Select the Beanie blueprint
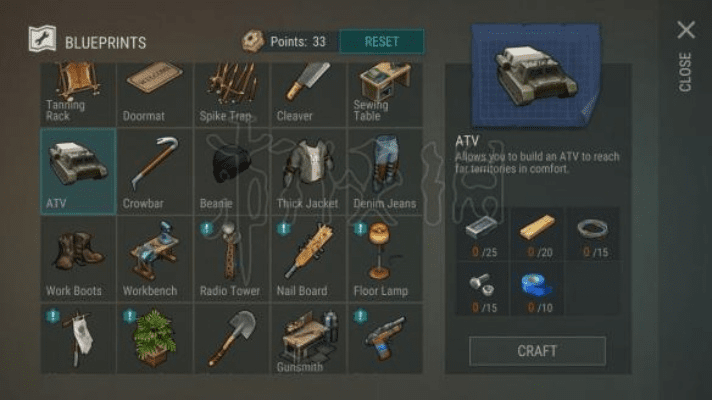 click(x=231, y=170)
